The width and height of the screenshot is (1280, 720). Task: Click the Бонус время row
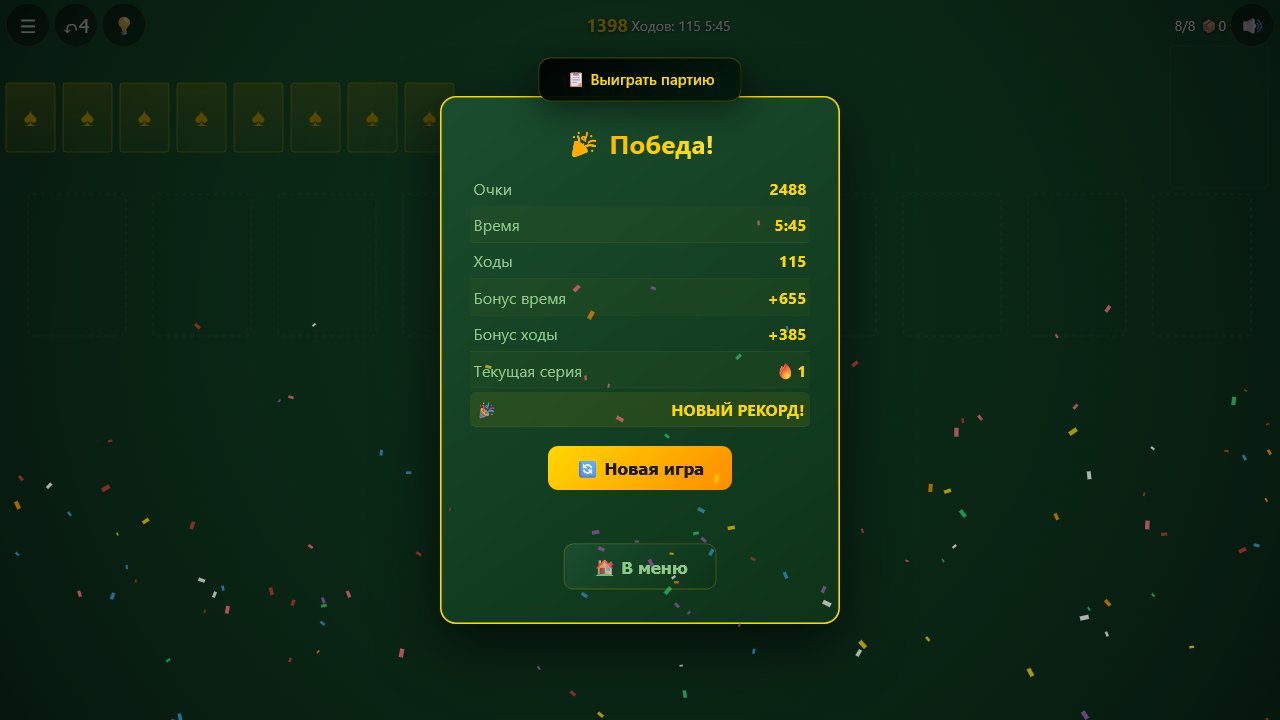click(x=640, y=298)
